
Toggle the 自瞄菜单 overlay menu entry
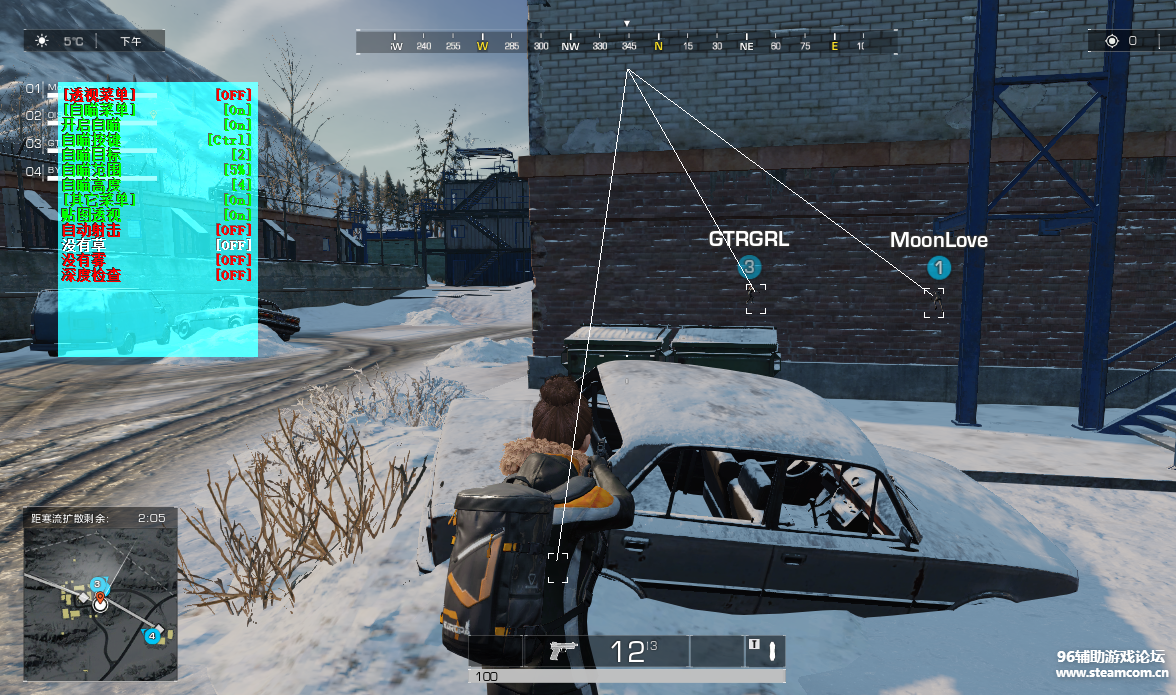coord(155,109)
